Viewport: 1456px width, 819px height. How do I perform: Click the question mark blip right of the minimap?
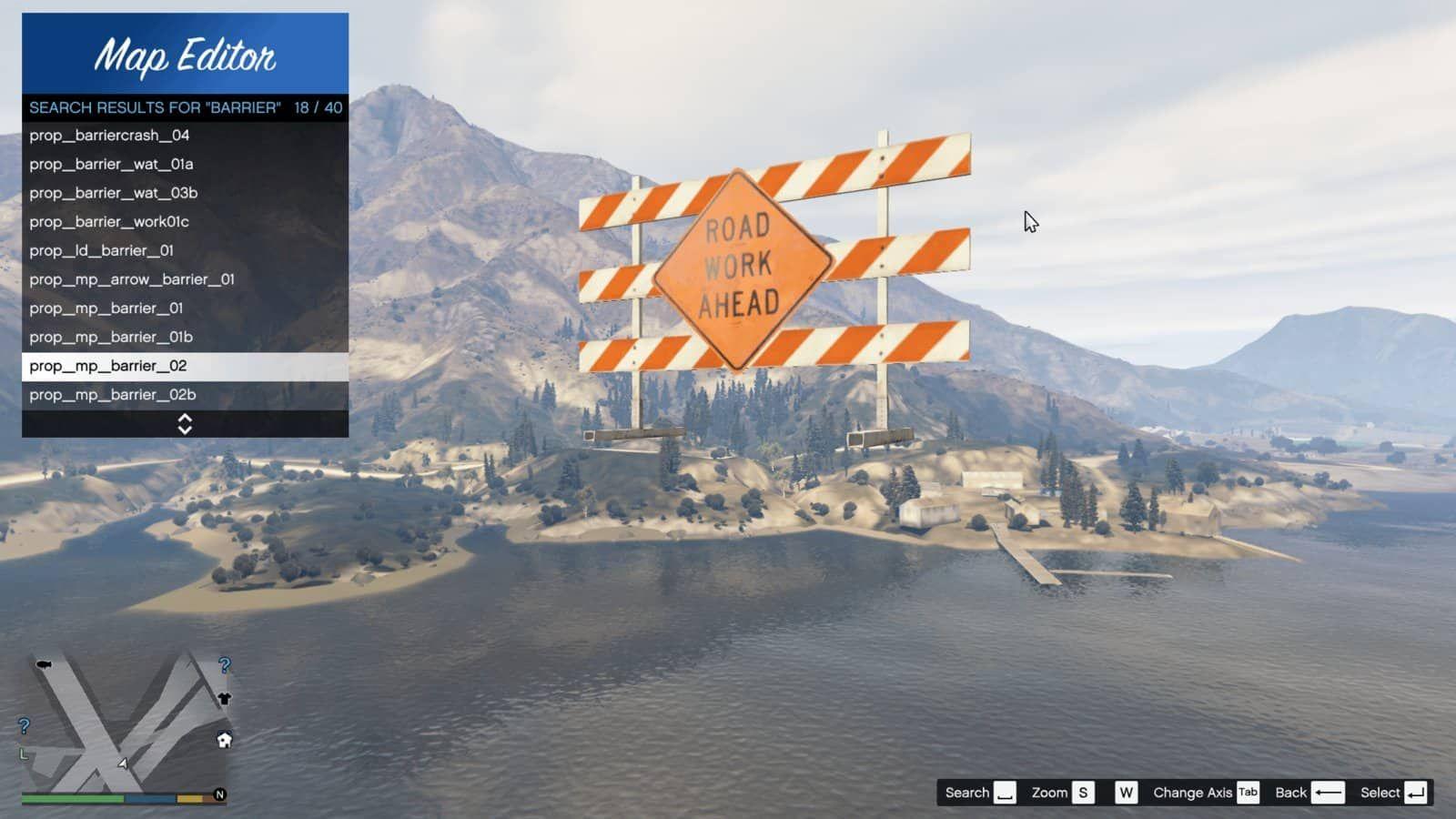[x=224, y=665]
